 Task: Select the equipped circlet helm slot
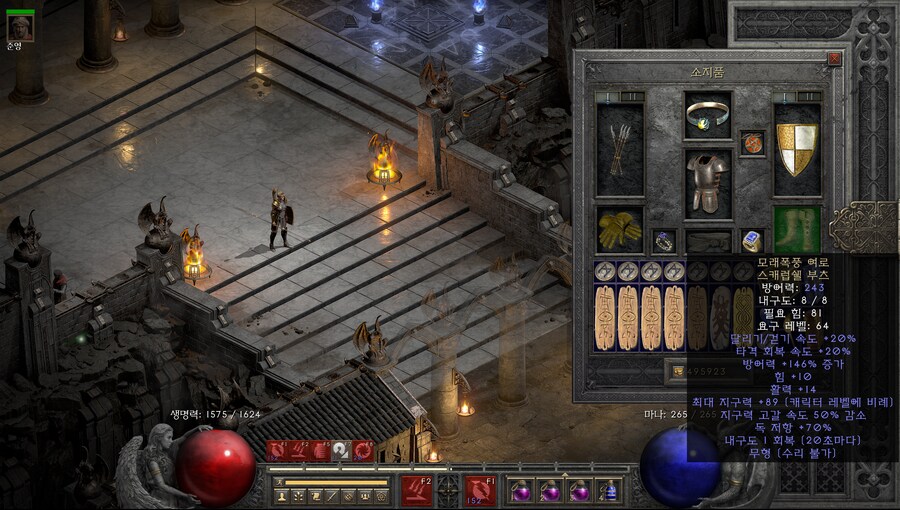tap(708, 115)
